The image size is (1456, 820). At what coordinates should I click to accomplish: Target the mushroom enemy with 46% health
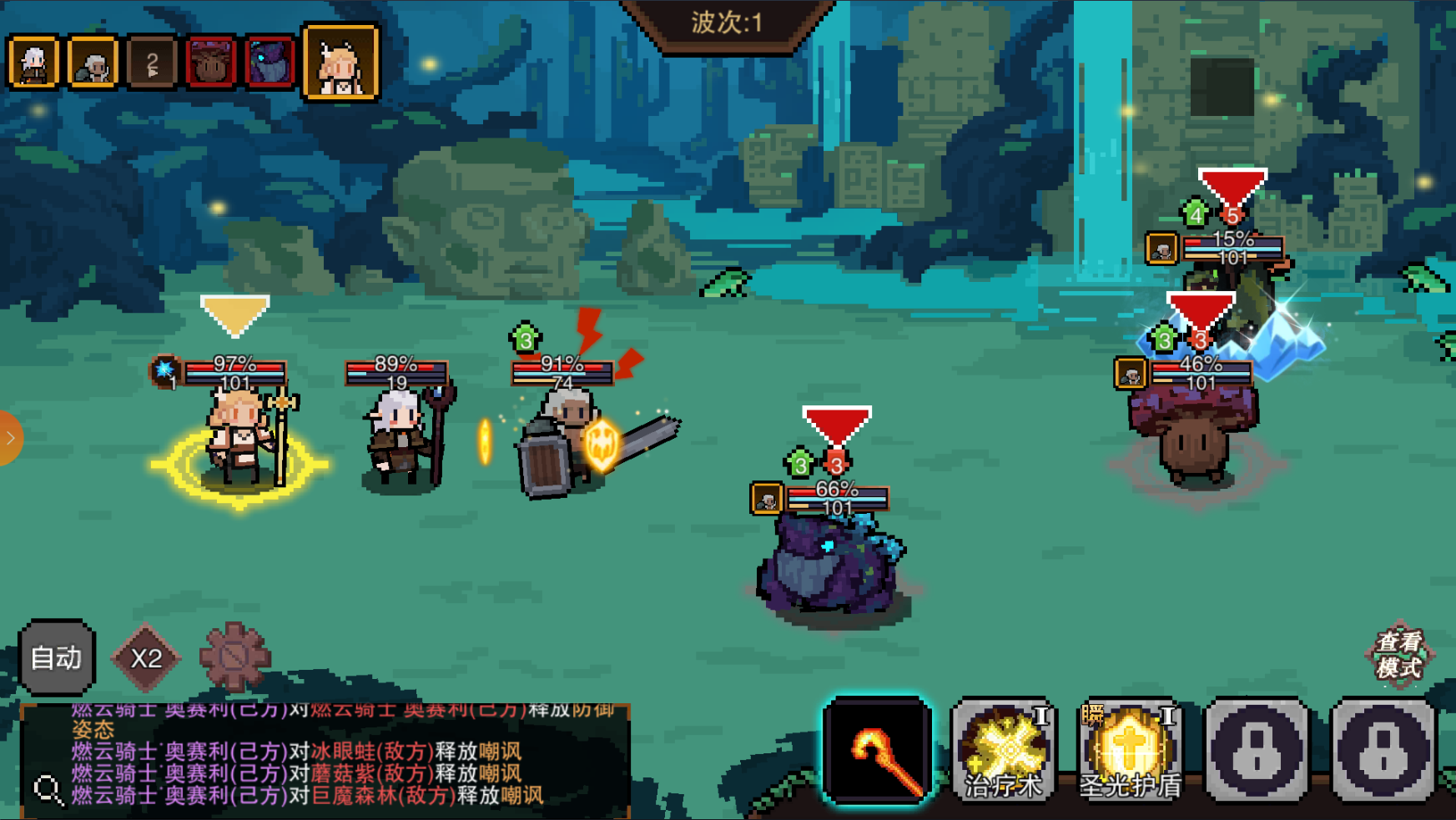(1193, 438)
